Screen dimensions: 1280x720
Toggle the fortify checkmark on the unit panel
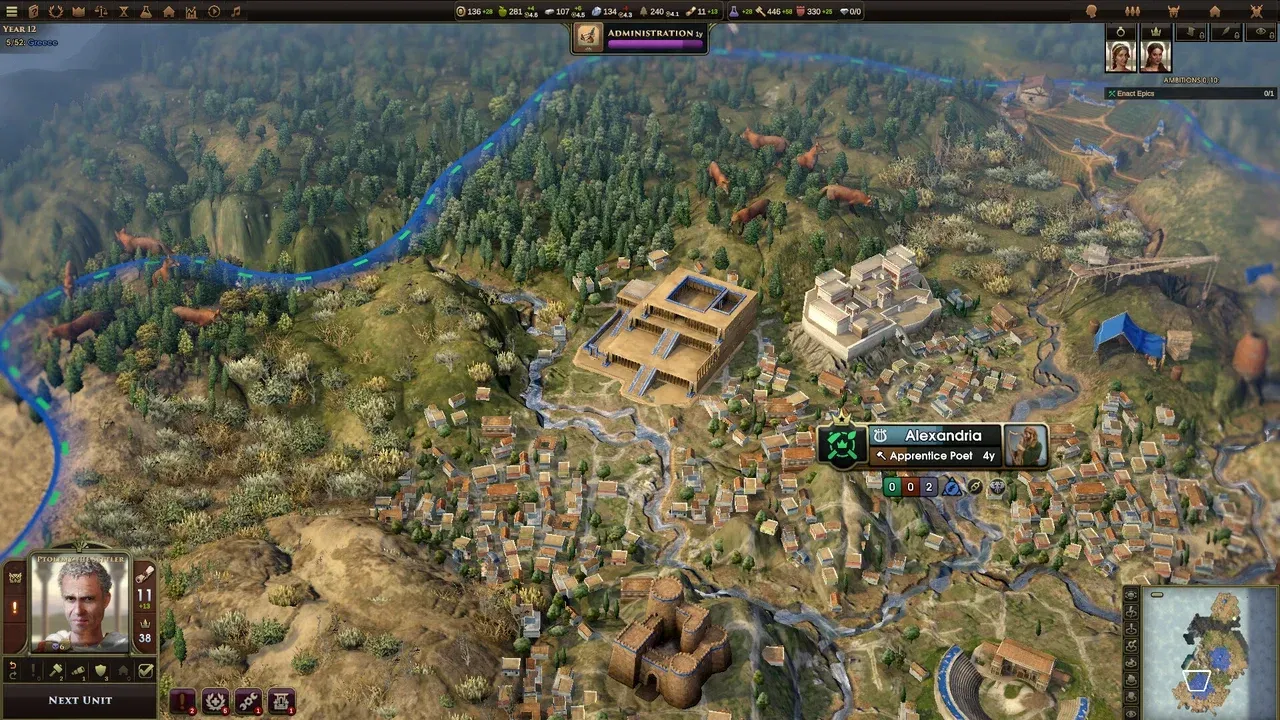click(145, 670)
